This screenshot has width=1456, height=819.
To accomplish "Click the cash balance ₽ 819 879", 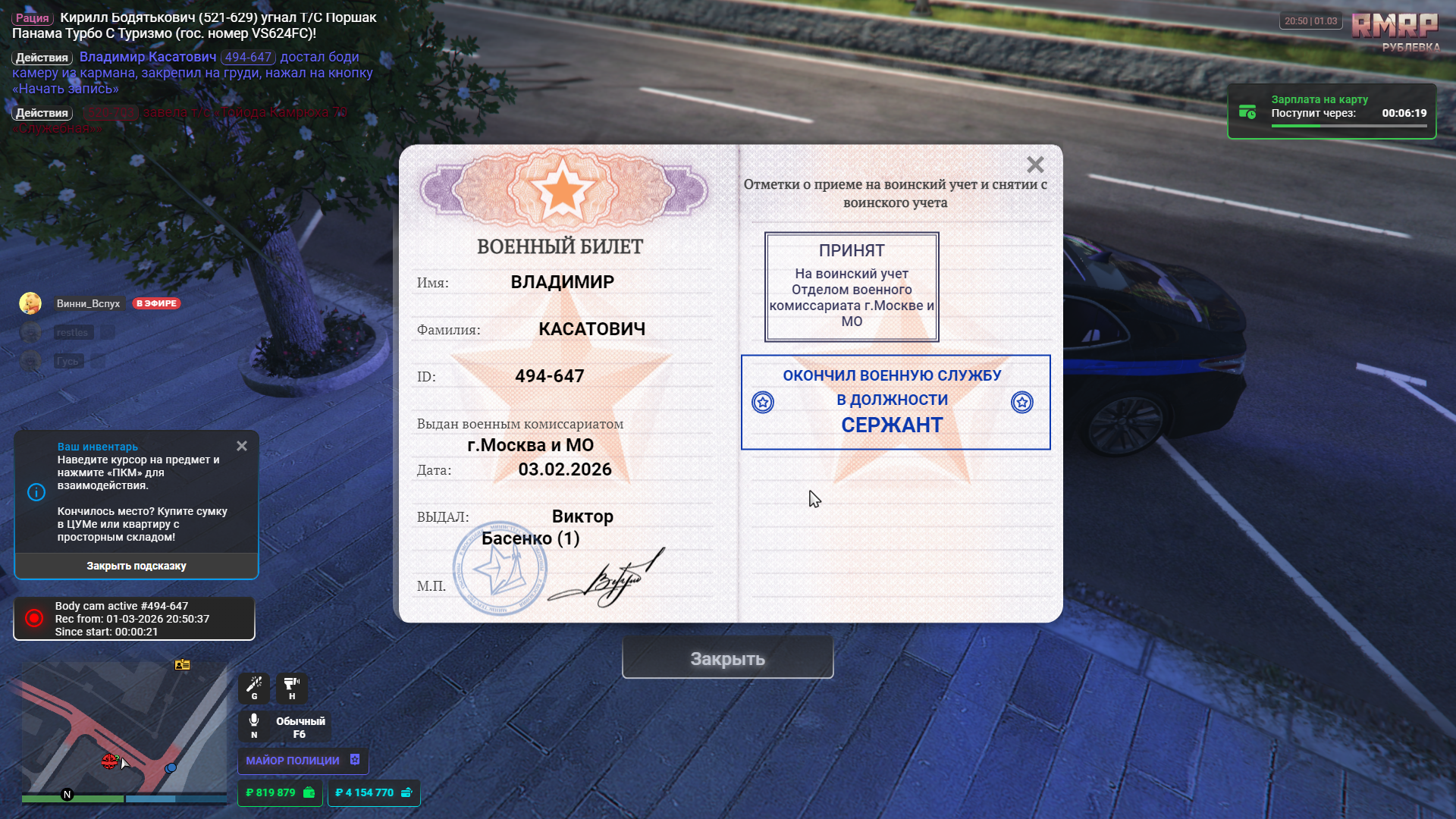I will tap(280, 792).
